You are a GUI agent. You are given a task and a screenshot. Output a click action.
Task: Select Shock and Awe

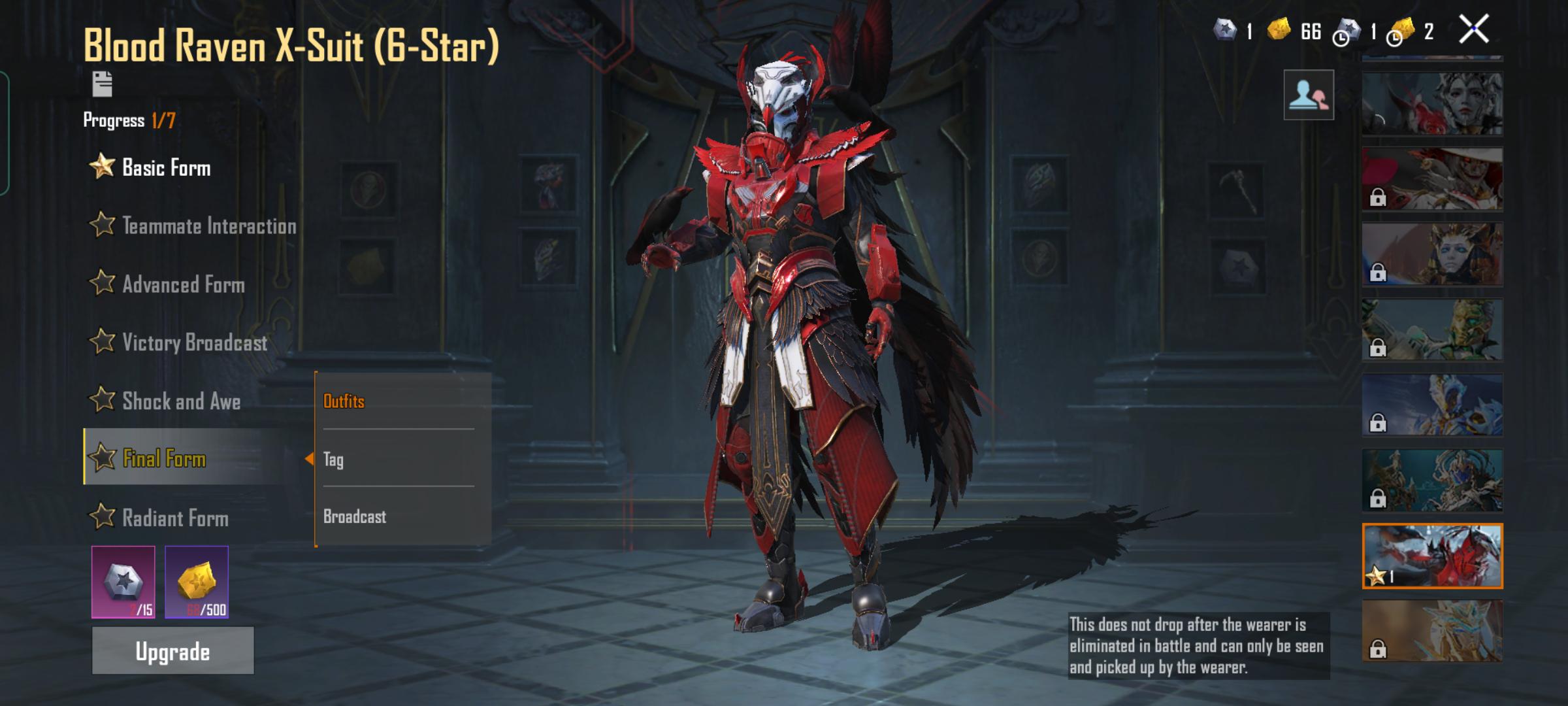tap(181, 401)
